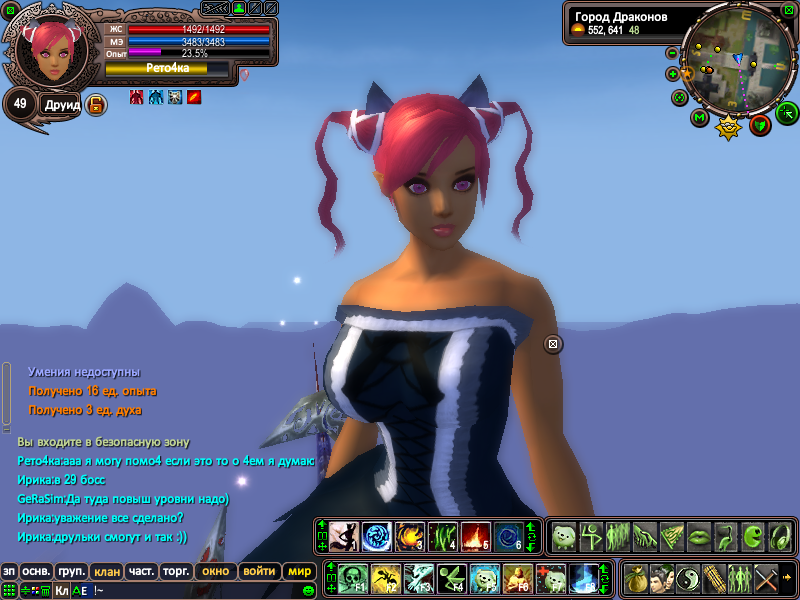
Task: Zoom out the minimap with minus button
Action: [672, 52]
